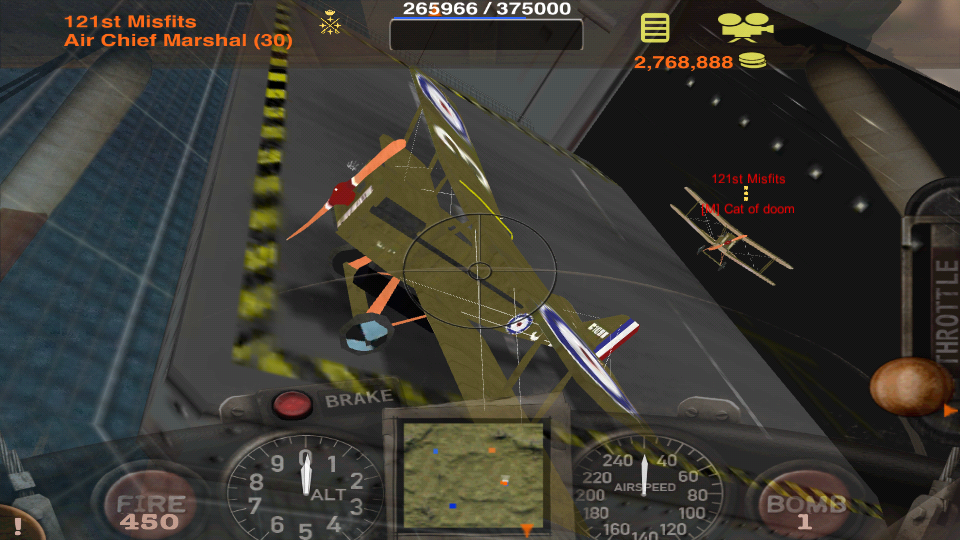Click the throttle lever knob
The width and height of the screenshot is (960, 540).
click(x=910, y=386)
